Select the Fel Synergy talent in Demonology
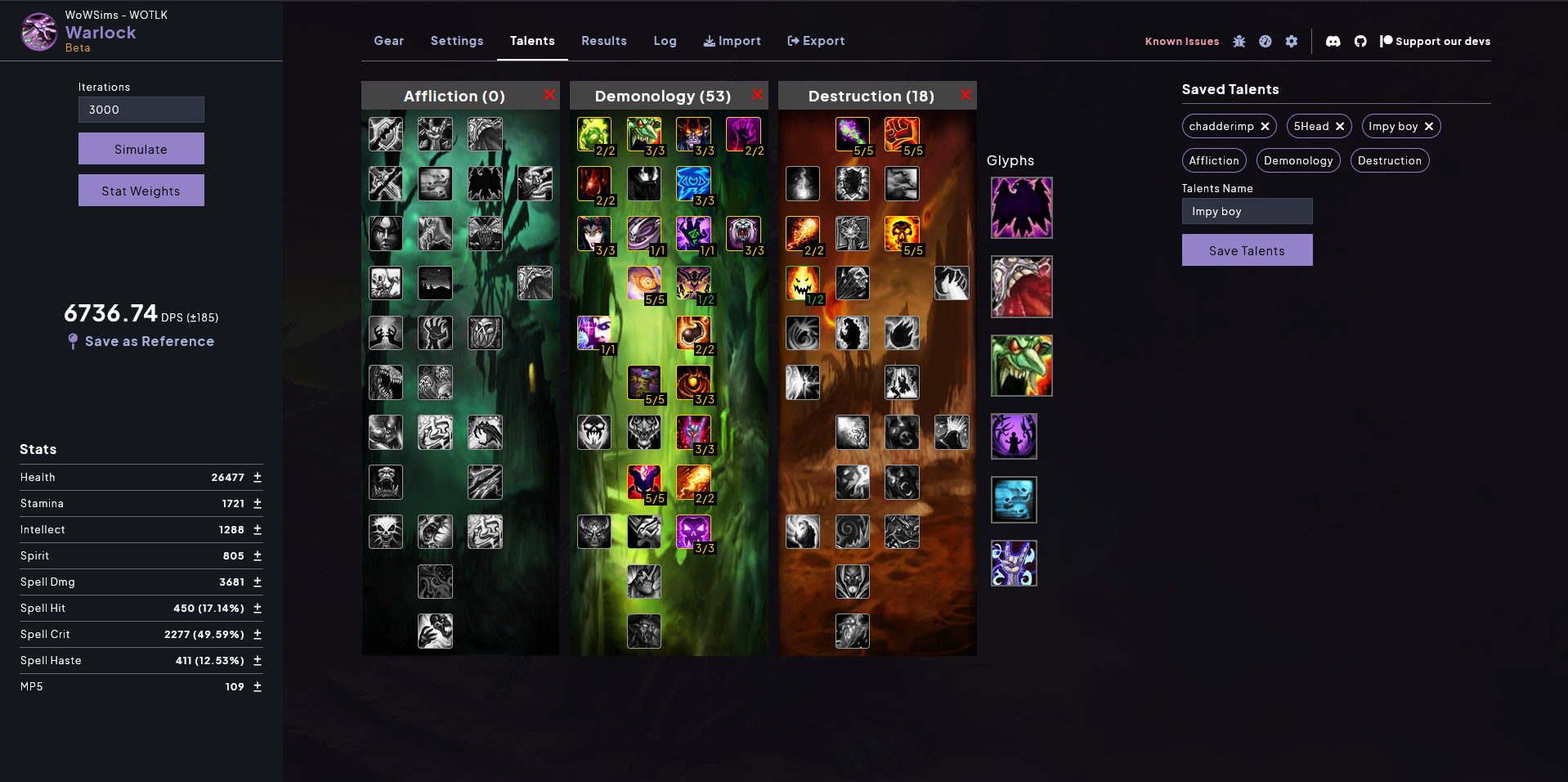 click(x=744, y=135)
